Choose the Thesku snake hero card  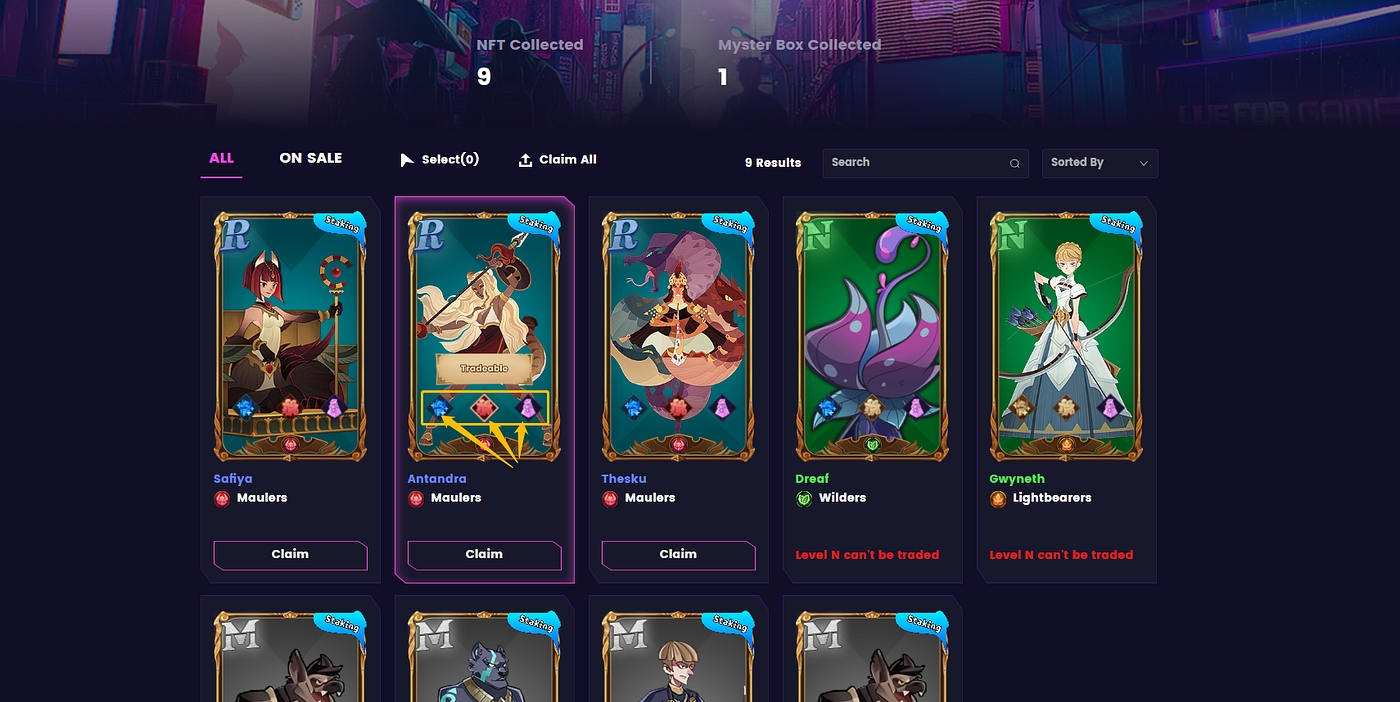678,335
